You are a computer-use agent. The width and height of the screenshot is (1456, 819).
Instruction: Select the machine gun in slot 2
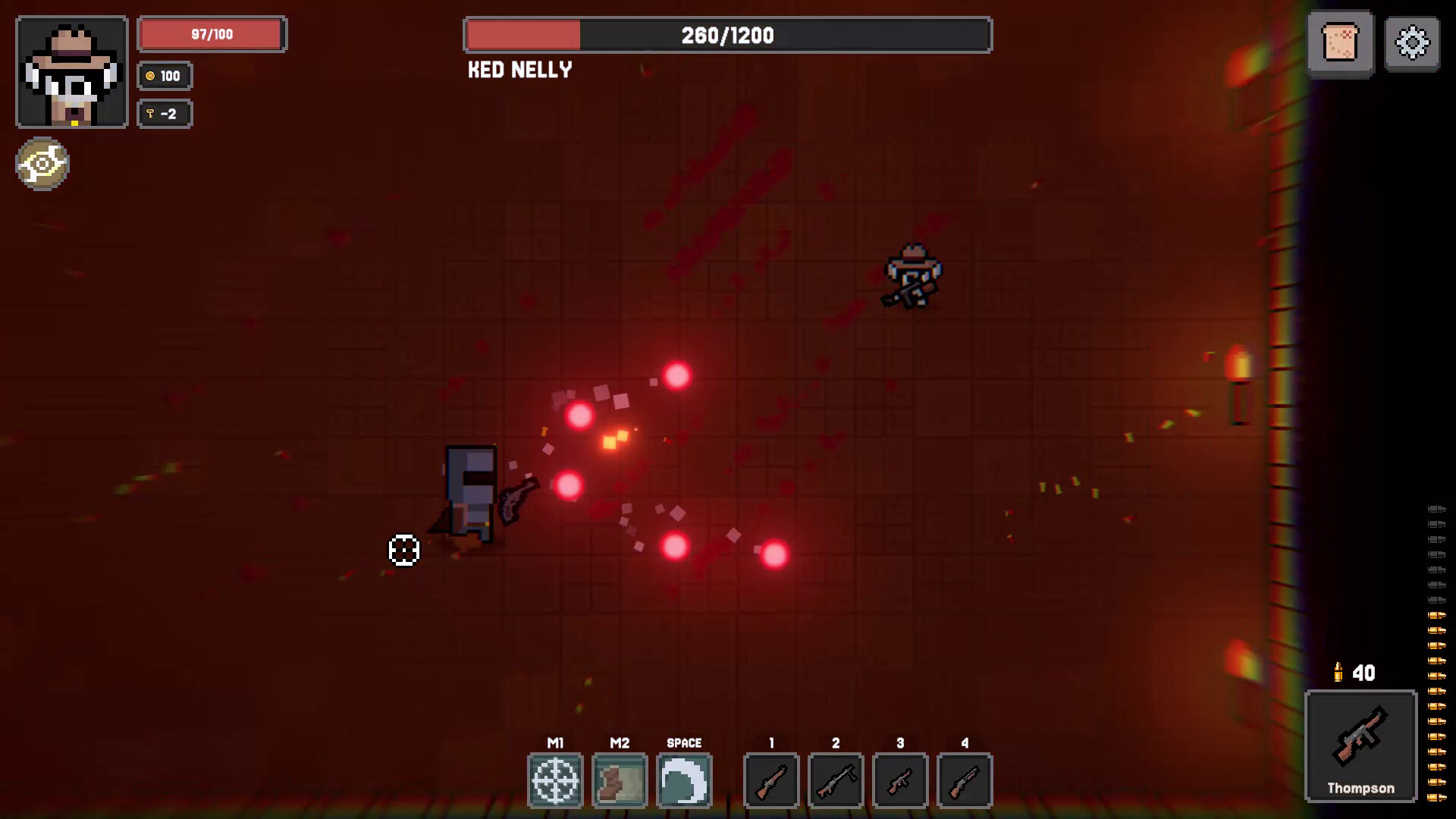coord(836,780)
